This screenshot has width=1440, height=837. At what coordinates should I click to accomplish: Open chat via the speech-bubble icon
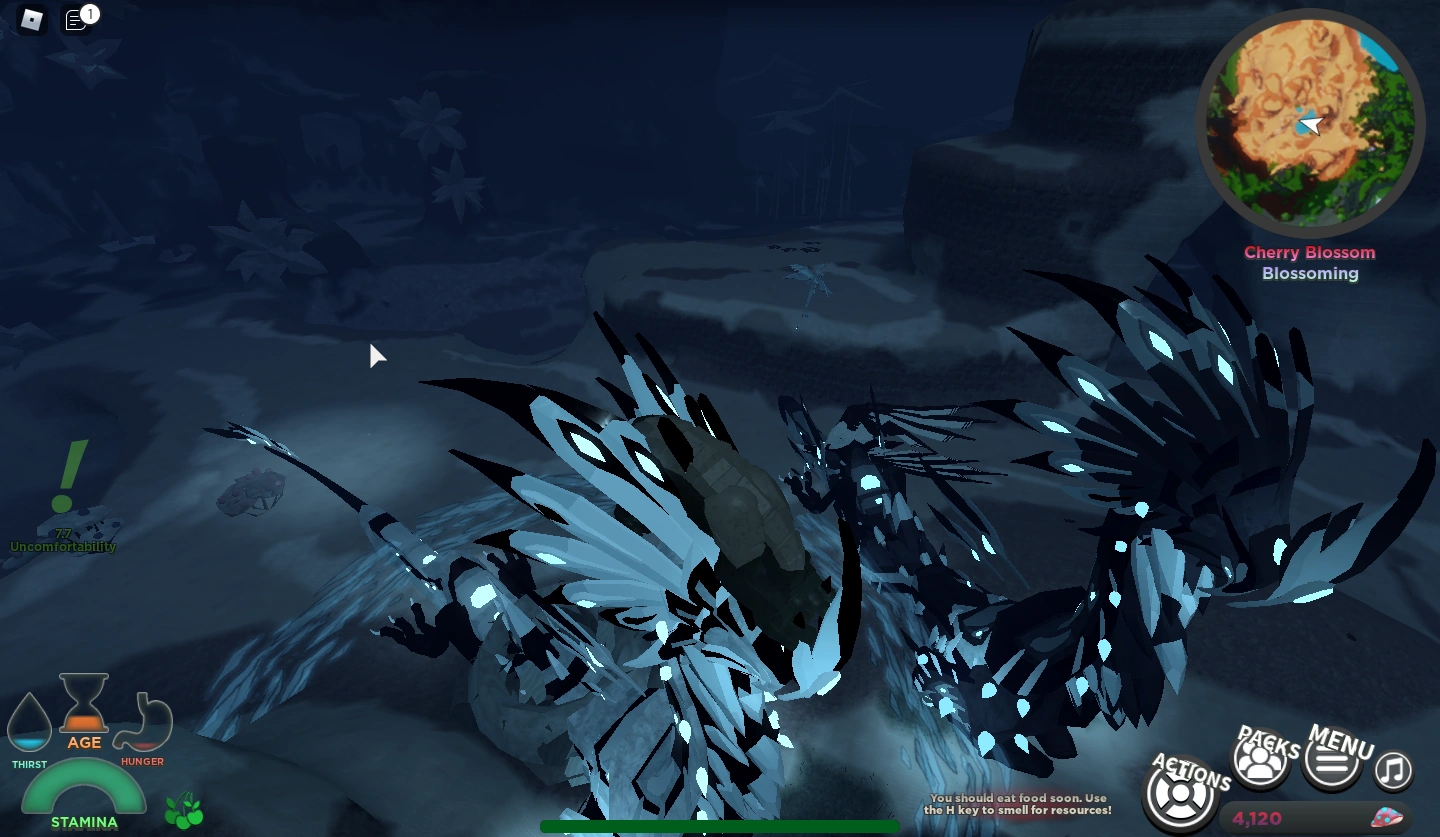click(78, 20)
